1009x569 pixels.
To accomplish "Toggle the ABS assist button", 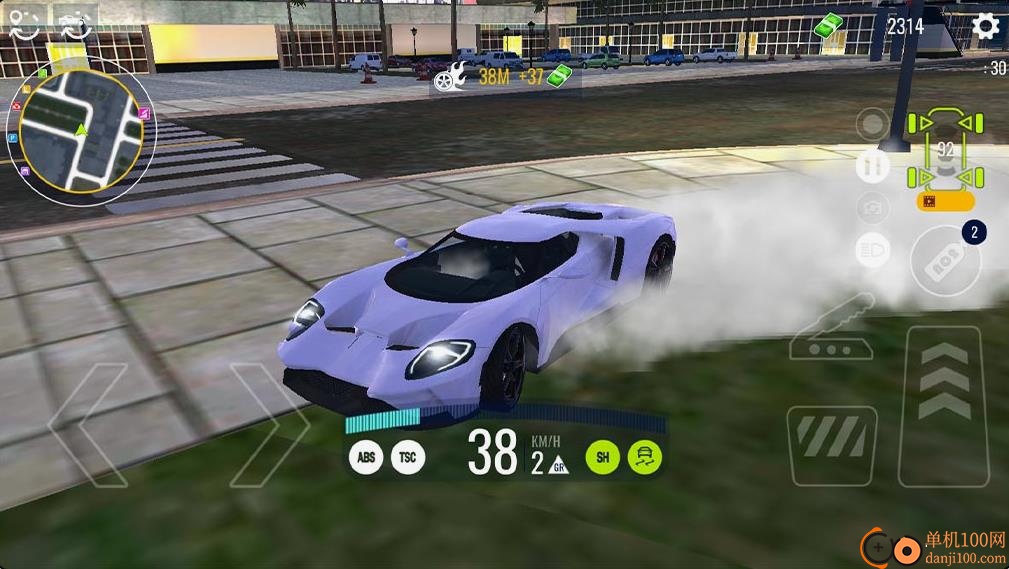I will pyautogui.click(x=367, y=457).
